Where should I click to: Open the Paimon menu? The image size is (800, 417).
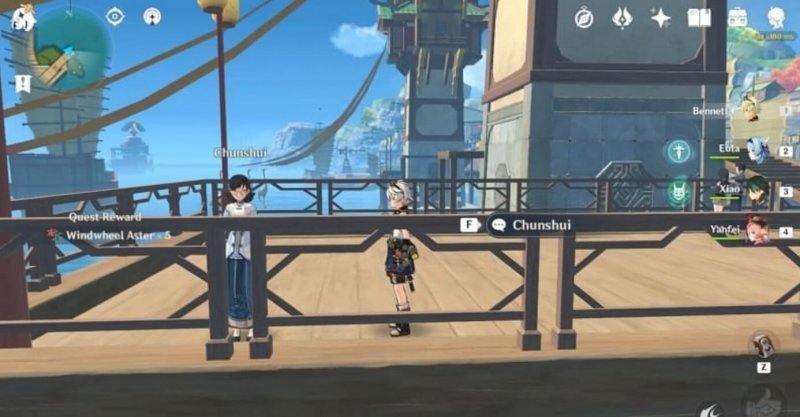(x=22, y=16)
